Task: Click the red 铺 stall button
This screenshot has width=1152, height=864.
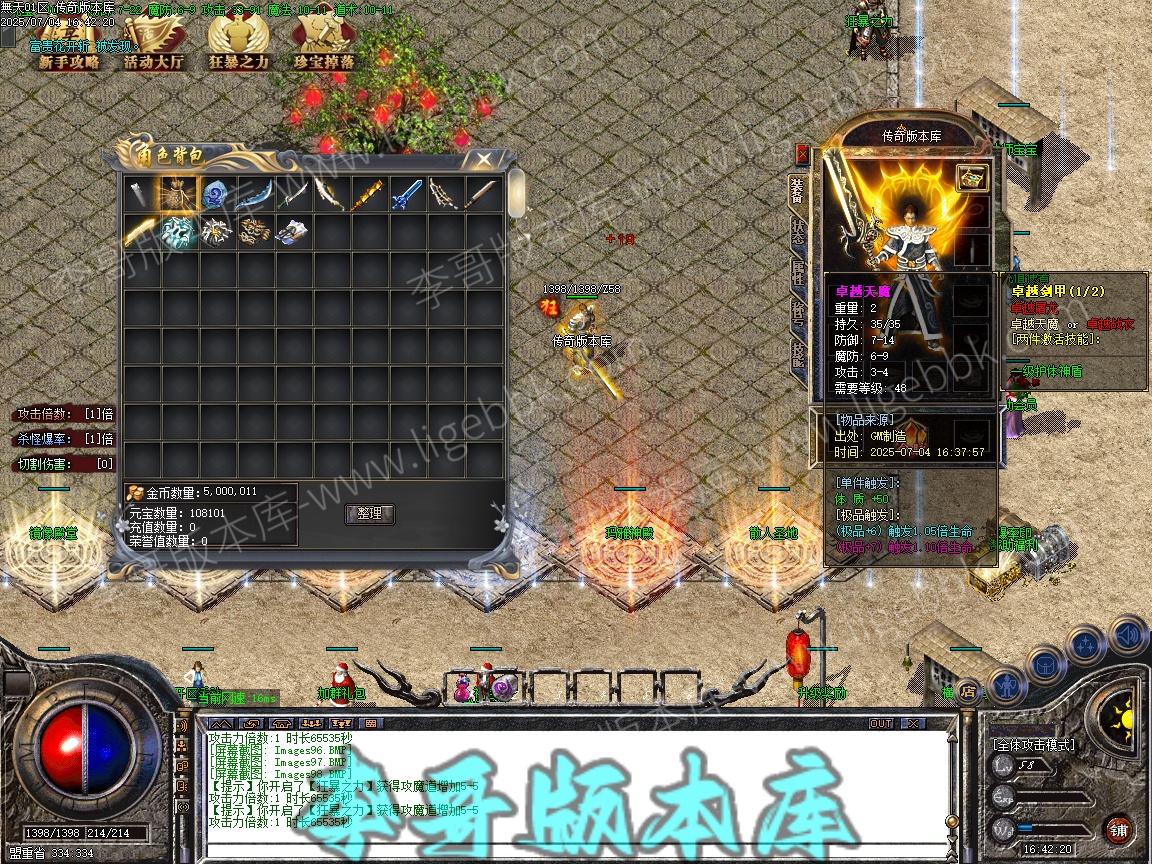Action: coord(1118,829)
